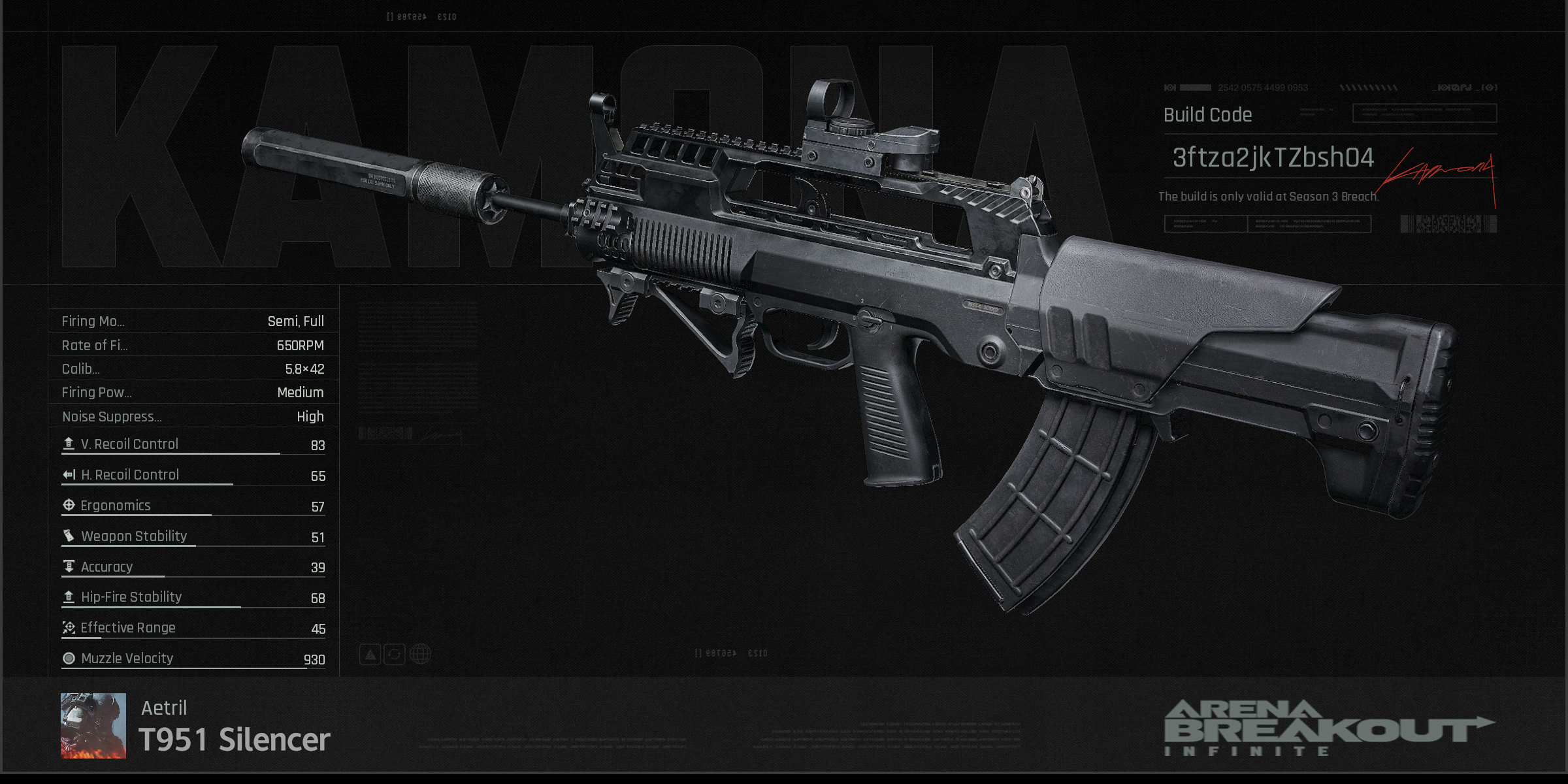The image size is (1568, 784).
Task: Click the Hip-Fire Stability icon
Action: coord(67,596)
